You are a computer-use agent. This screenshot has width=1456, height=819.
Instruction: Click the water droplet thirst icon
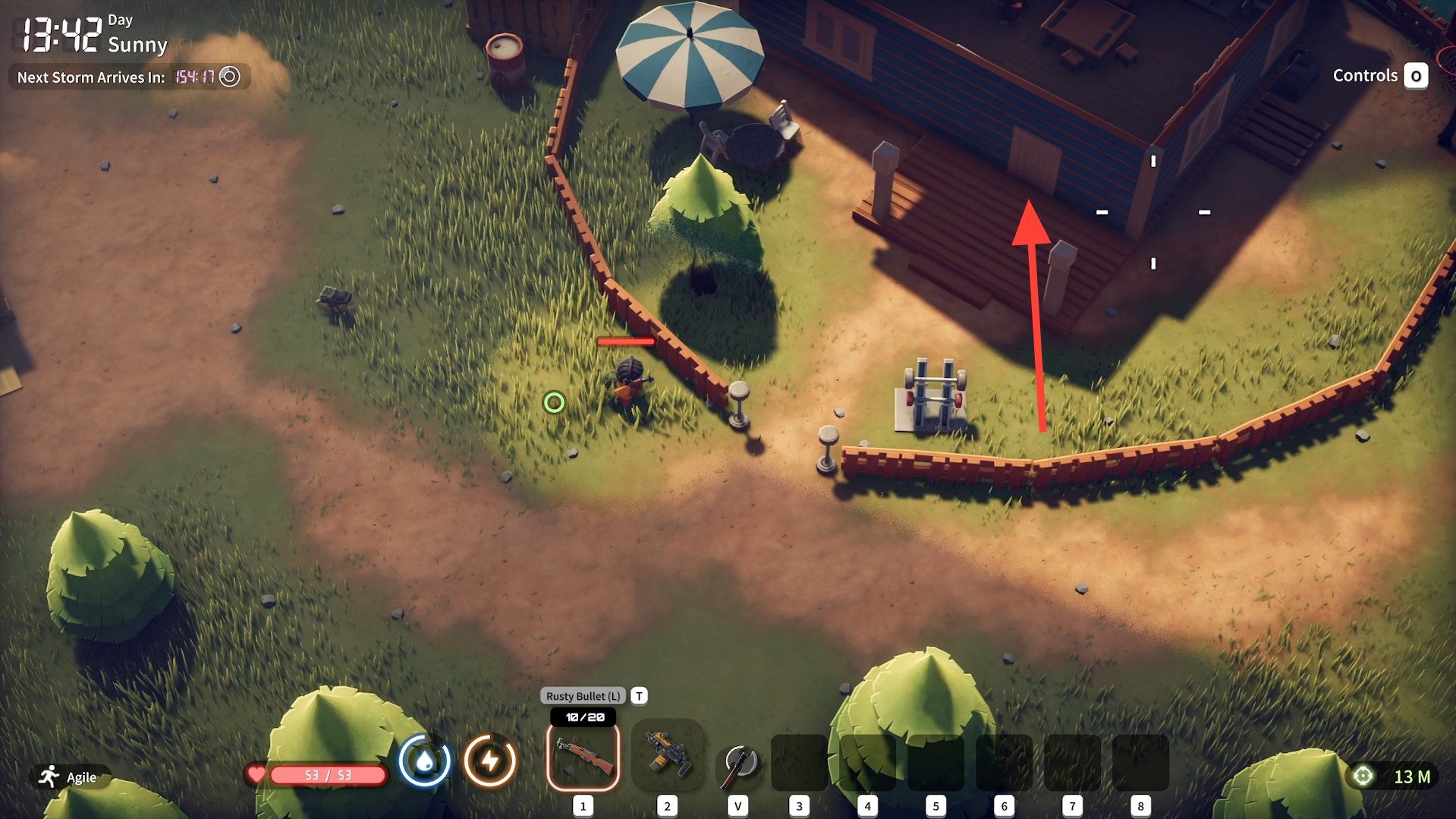425,761
